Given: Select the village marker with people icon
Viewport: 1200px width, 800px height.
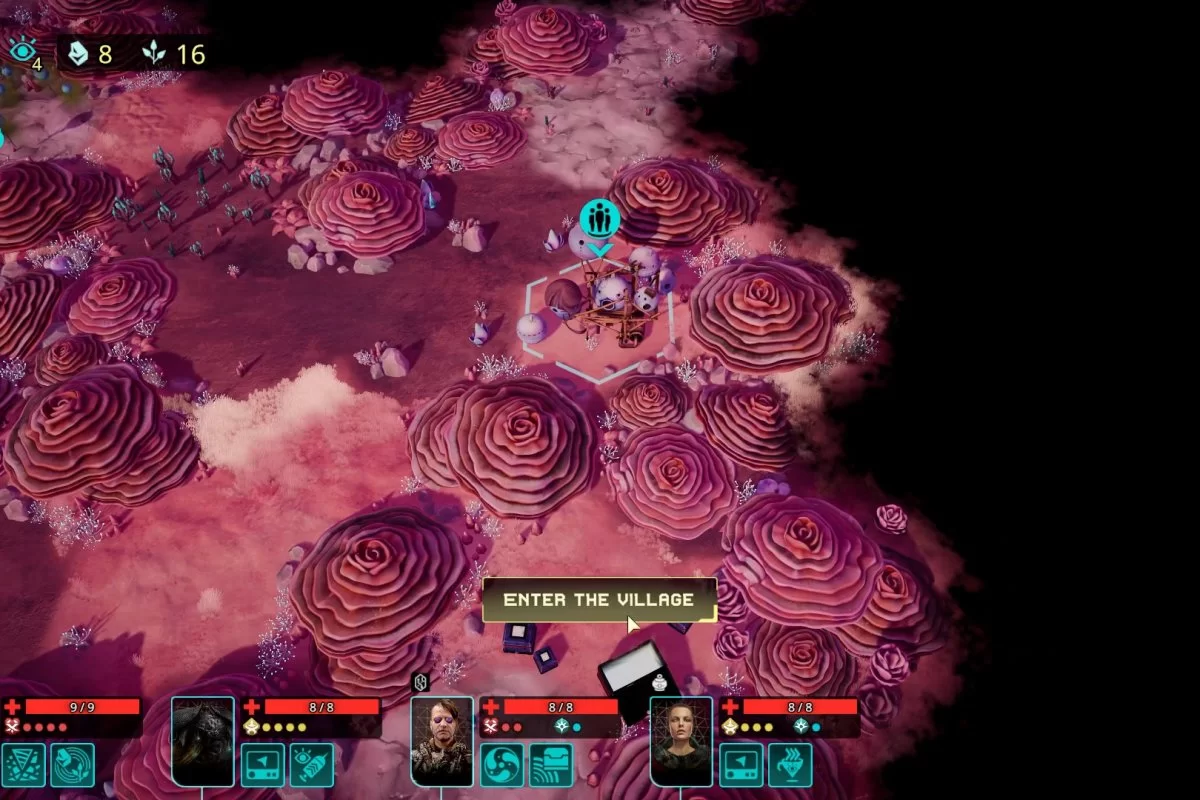Looking at the screenshot, I should point(599,219).
